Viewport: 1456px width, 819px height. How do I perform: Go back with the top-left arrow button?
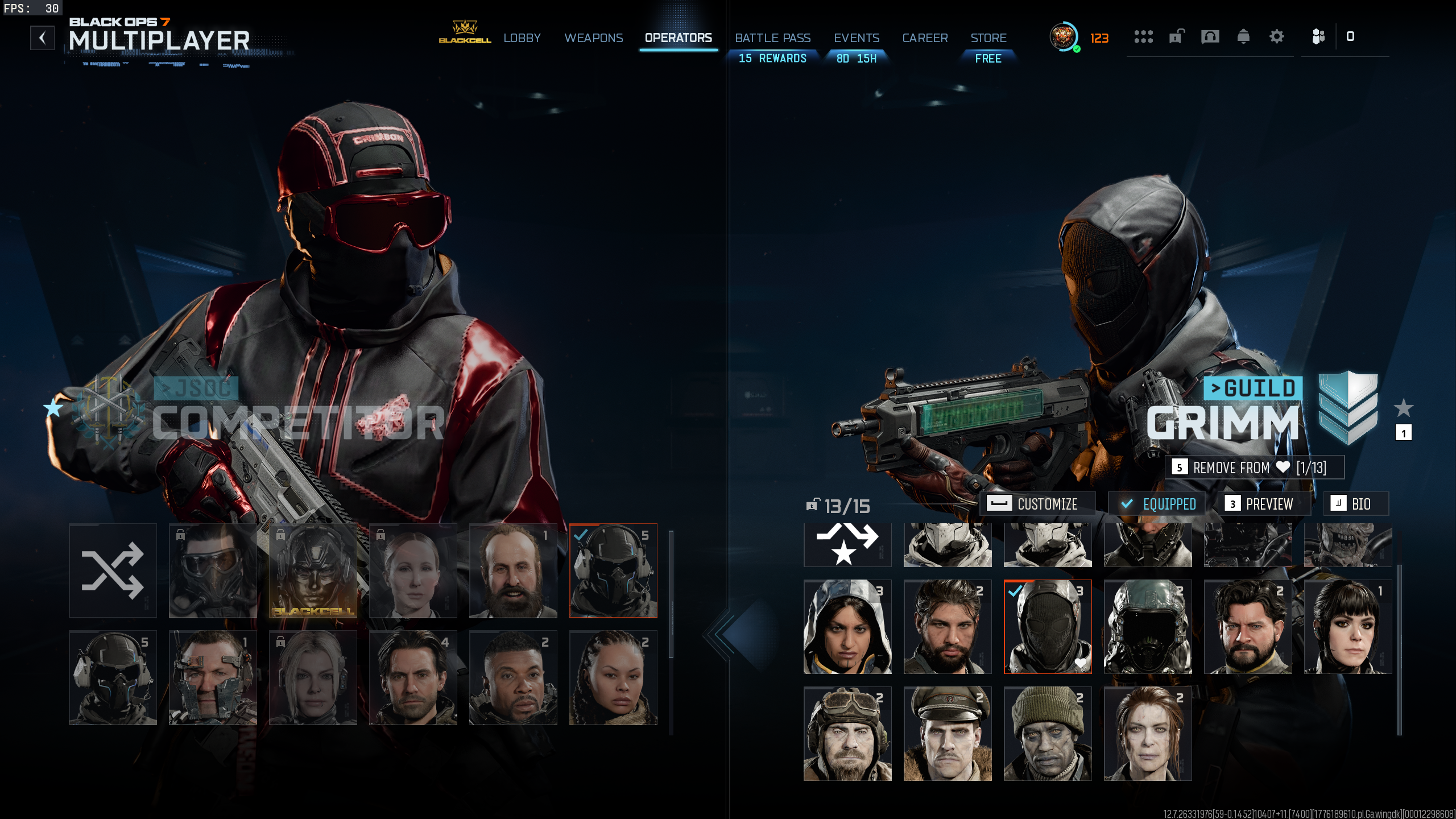pyautogui.click(x=42, y=38)
